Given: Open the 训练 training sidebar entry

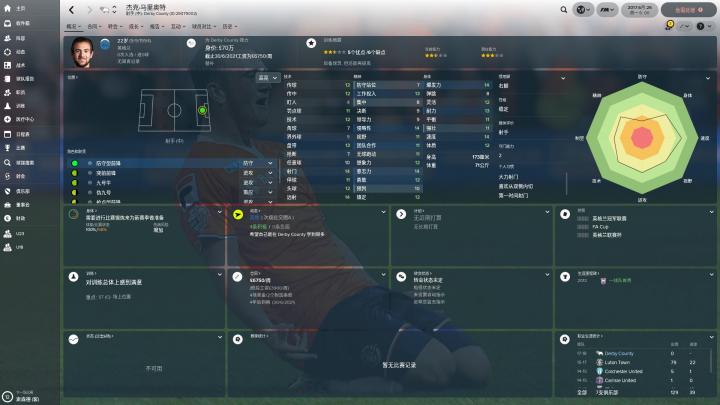Looking at the screenshot, I should coord(20,104).
